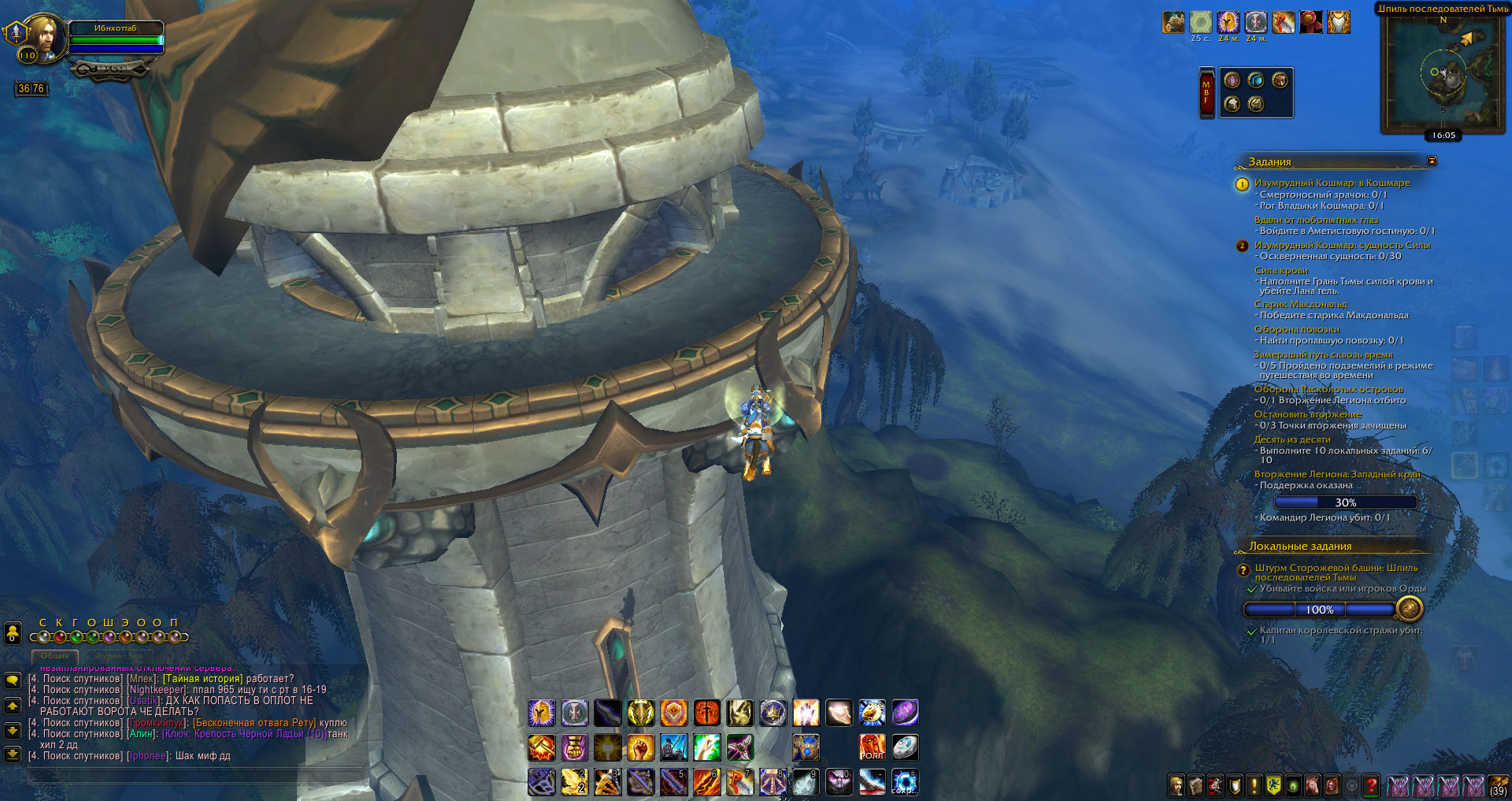
Task: Use the action slot with keybind 1
Action: point(542,782)
